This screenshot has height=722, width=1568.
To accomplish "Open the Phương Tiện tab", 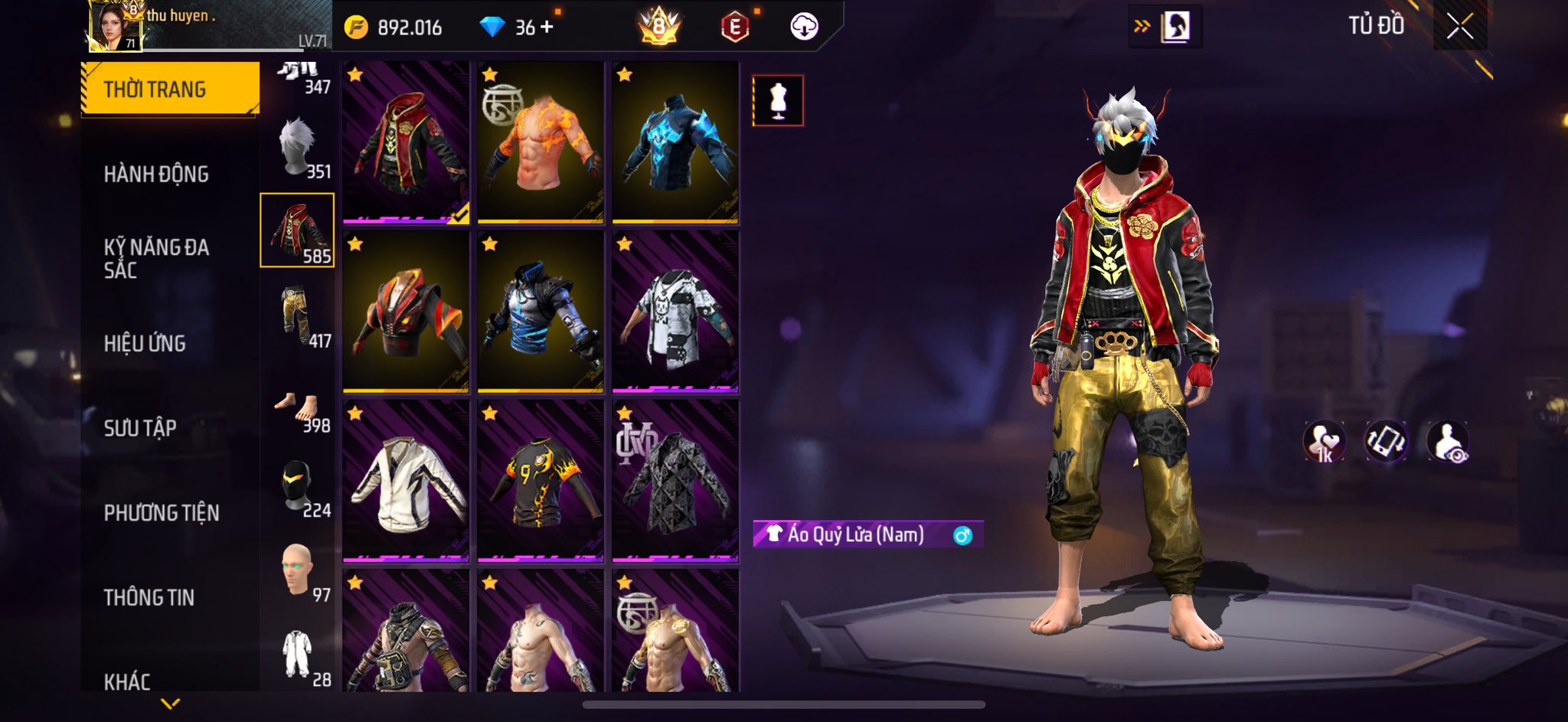I will (x=162, y=512).
